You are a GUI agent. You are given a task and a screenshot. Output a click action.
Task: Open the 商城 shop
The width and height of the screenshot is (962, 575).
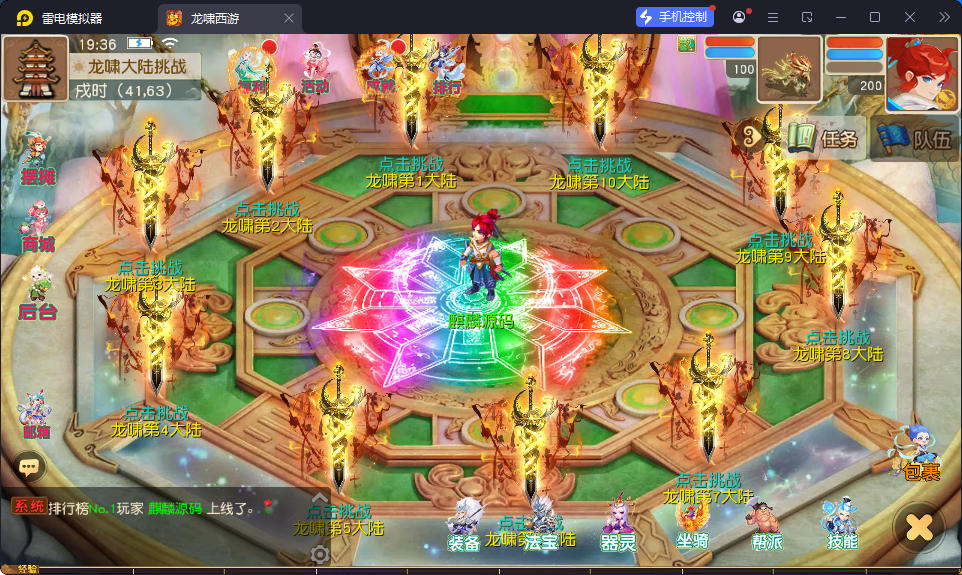tap(38, 228)
